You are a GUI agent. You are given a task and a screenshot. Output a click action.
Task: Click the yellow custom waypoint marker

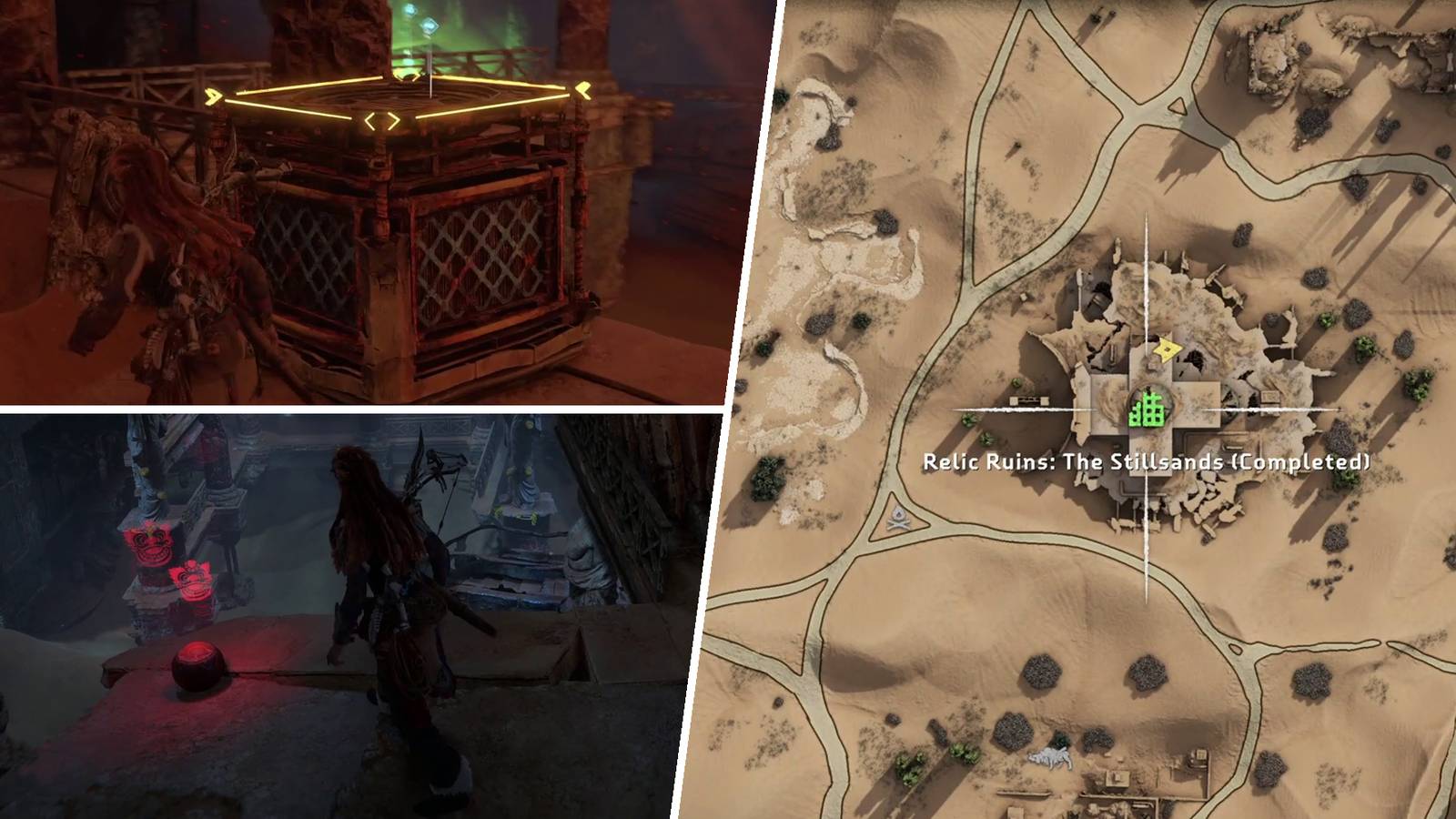click(x=1165, y=349)
